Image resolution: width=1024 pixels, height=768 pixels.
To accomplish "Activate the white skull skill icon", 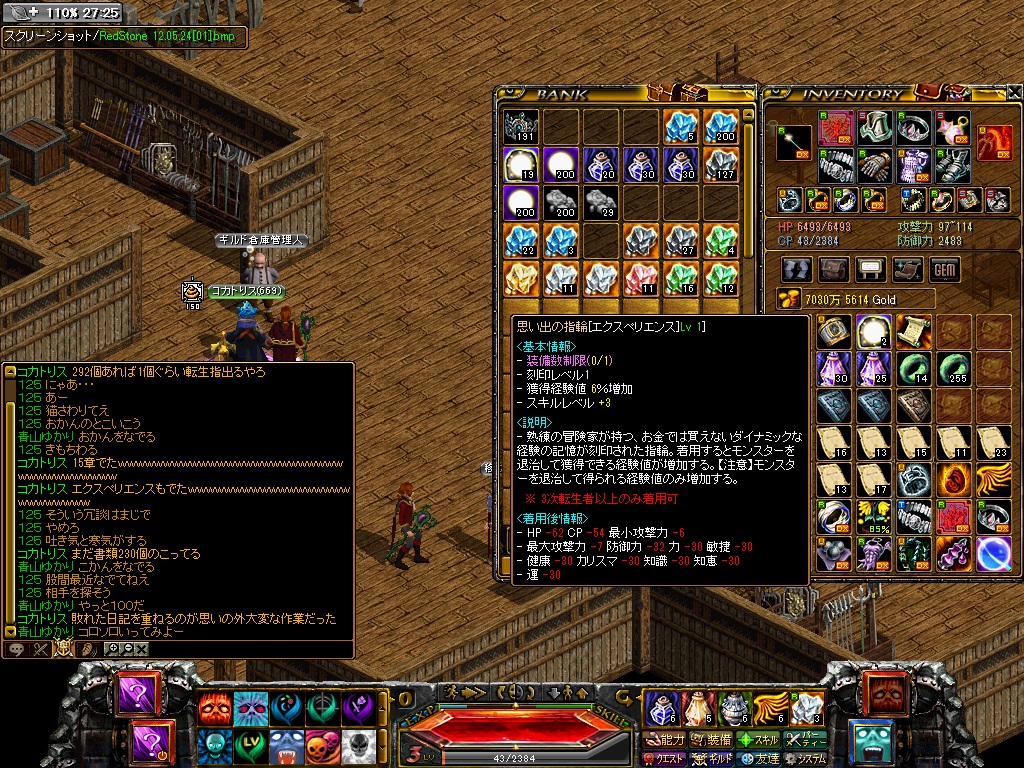I will click(359, 745).
